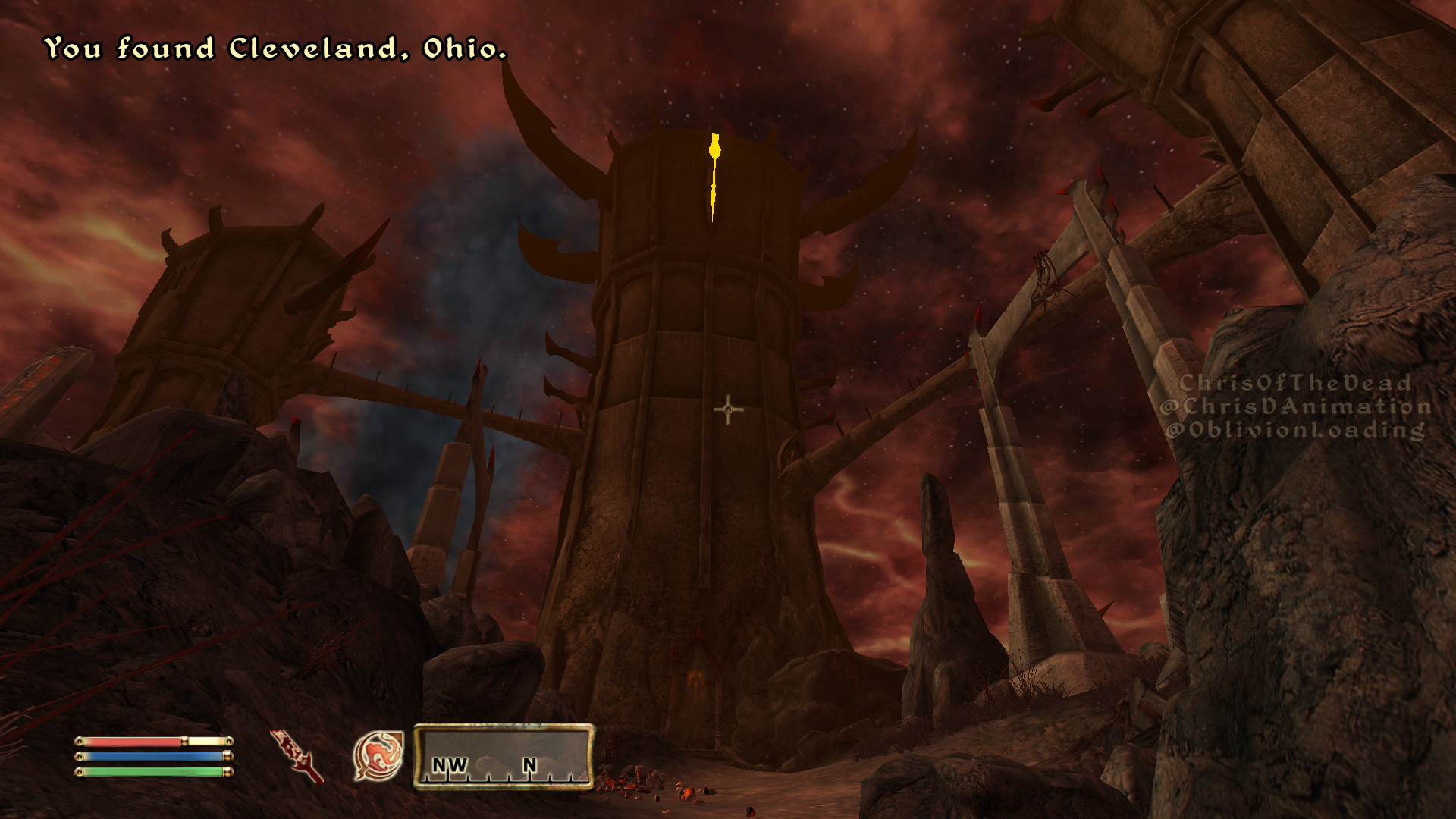Click the compass bar
The width and height of the screenshot is (1456, 819).
coord(504,756)
